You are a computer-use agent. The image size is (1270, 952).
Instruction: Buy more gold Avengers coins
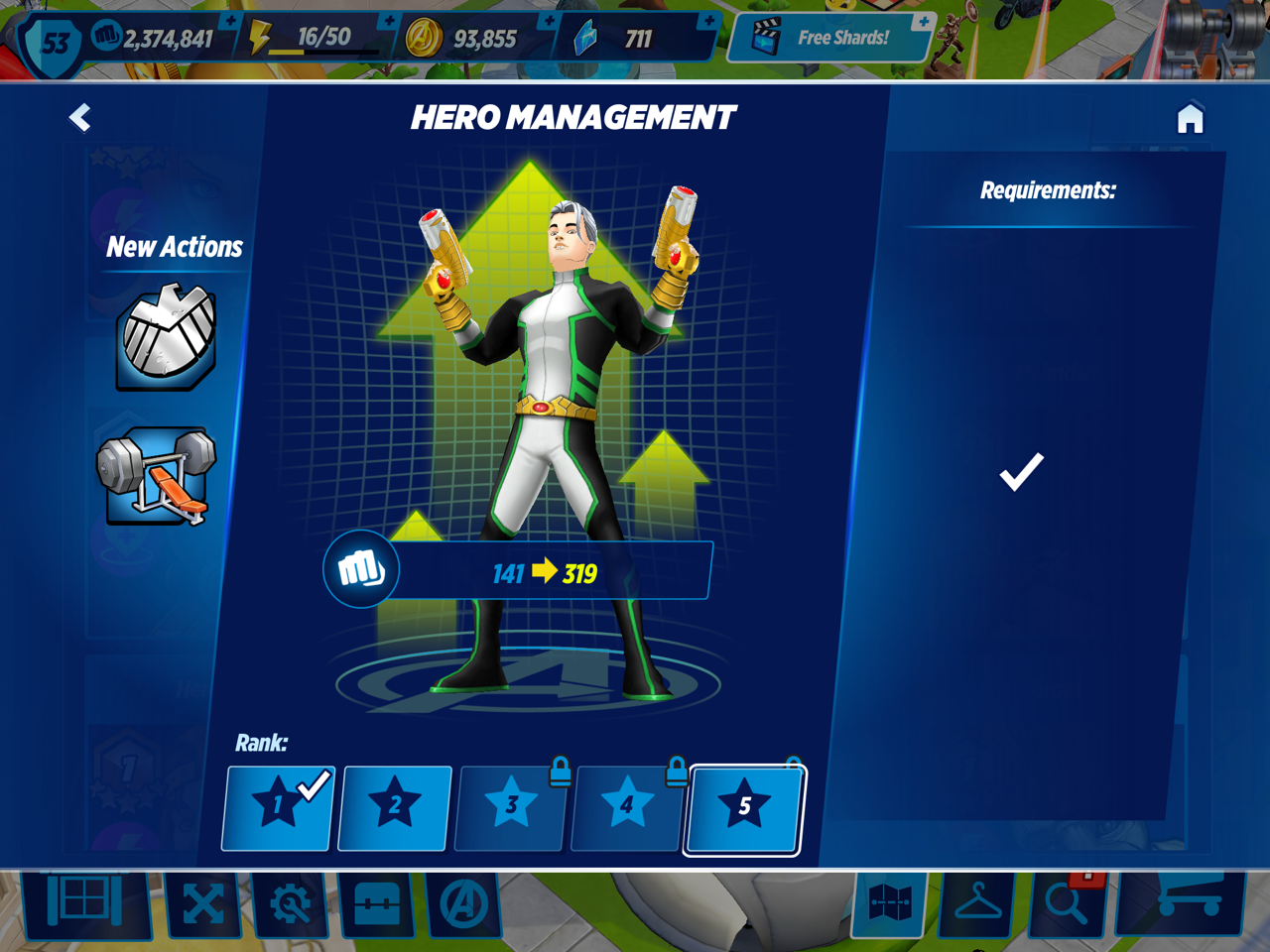coord(548,22)
